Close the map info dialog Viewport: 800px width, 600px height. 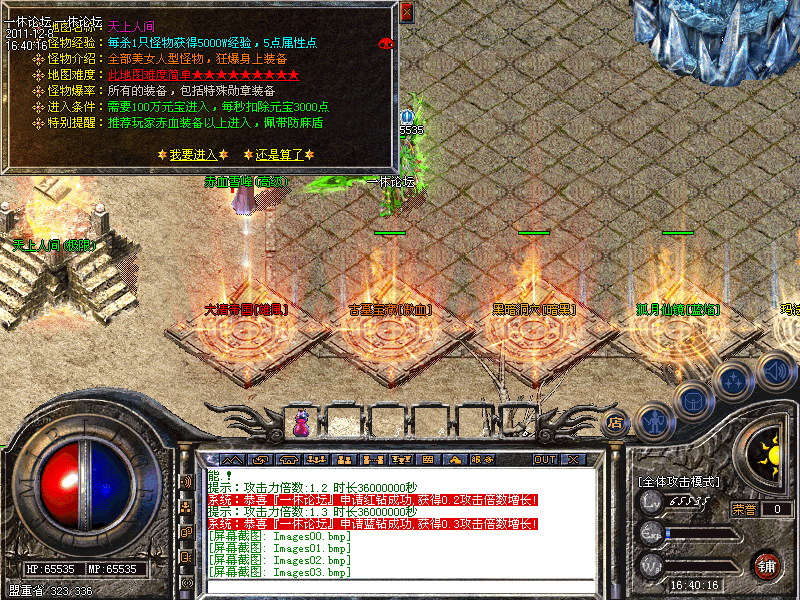(x=406, y=13)
